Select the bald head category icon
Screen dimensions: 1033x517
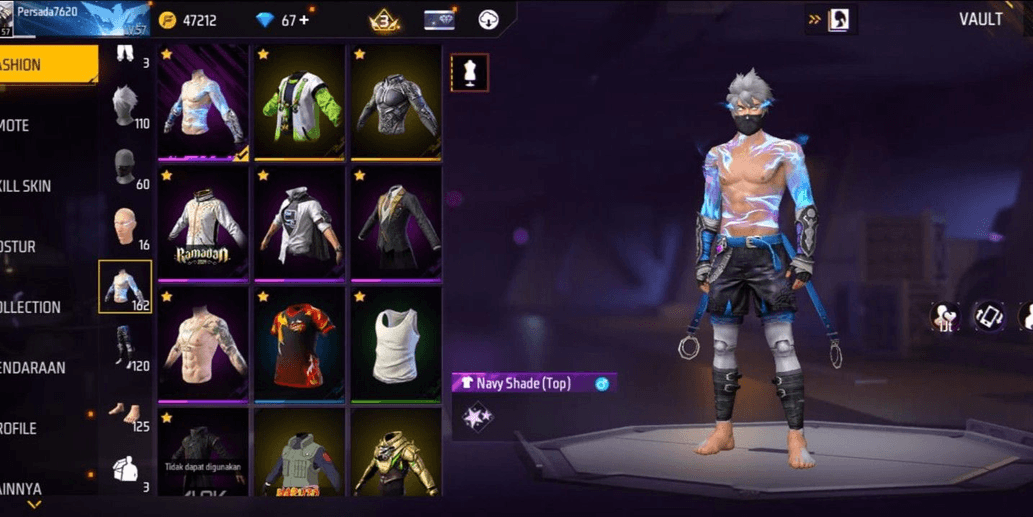[x=125, y=227]
